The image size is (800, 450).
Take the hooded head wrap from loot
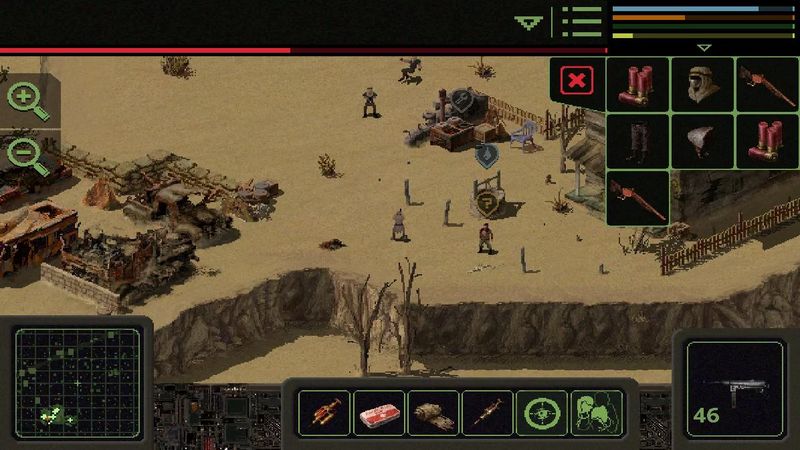click(x=702, y=84)
